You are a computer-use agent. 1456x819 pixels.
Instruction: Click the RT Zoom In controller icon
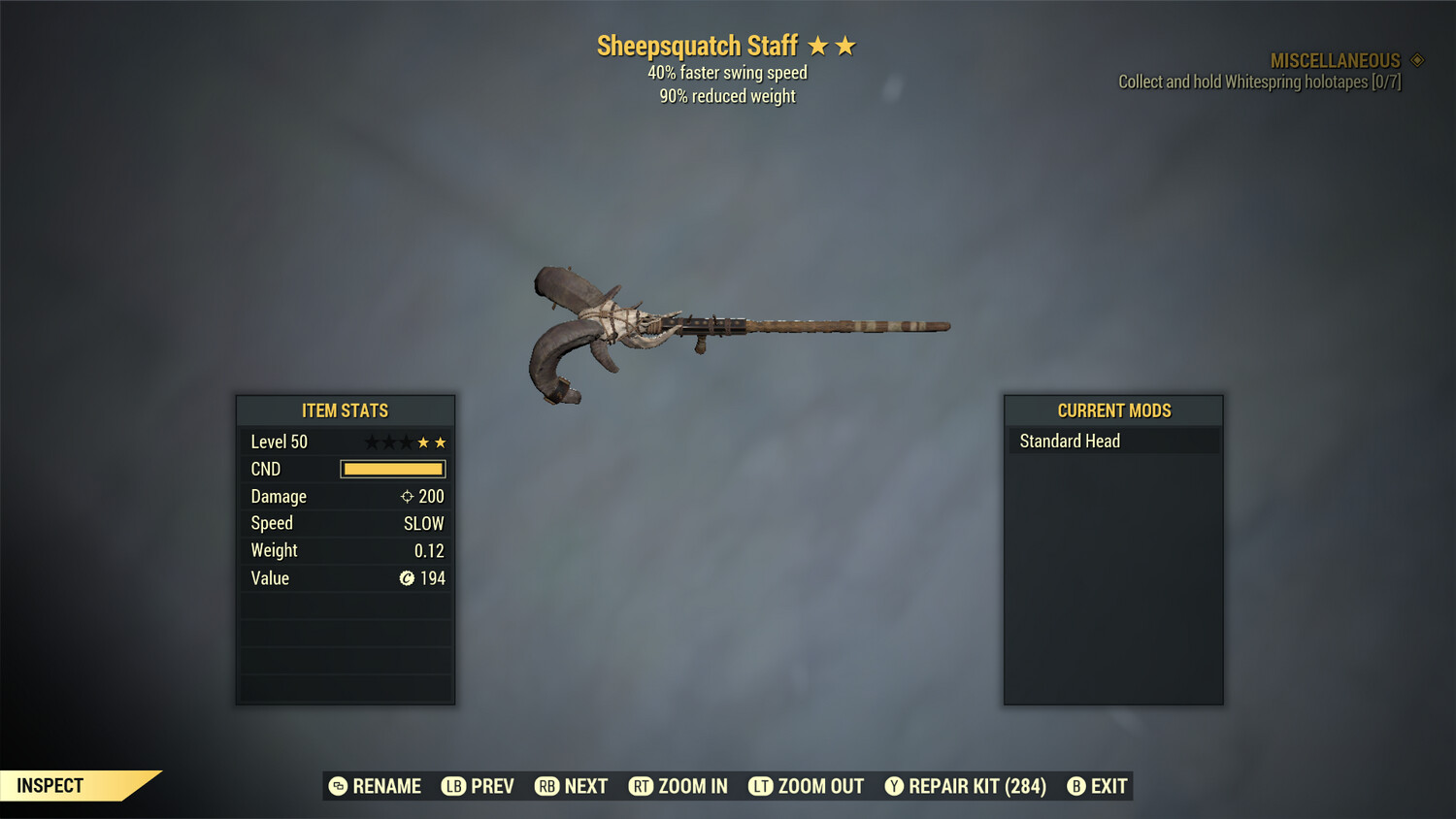pyautogui.click(x=642, y=786)
